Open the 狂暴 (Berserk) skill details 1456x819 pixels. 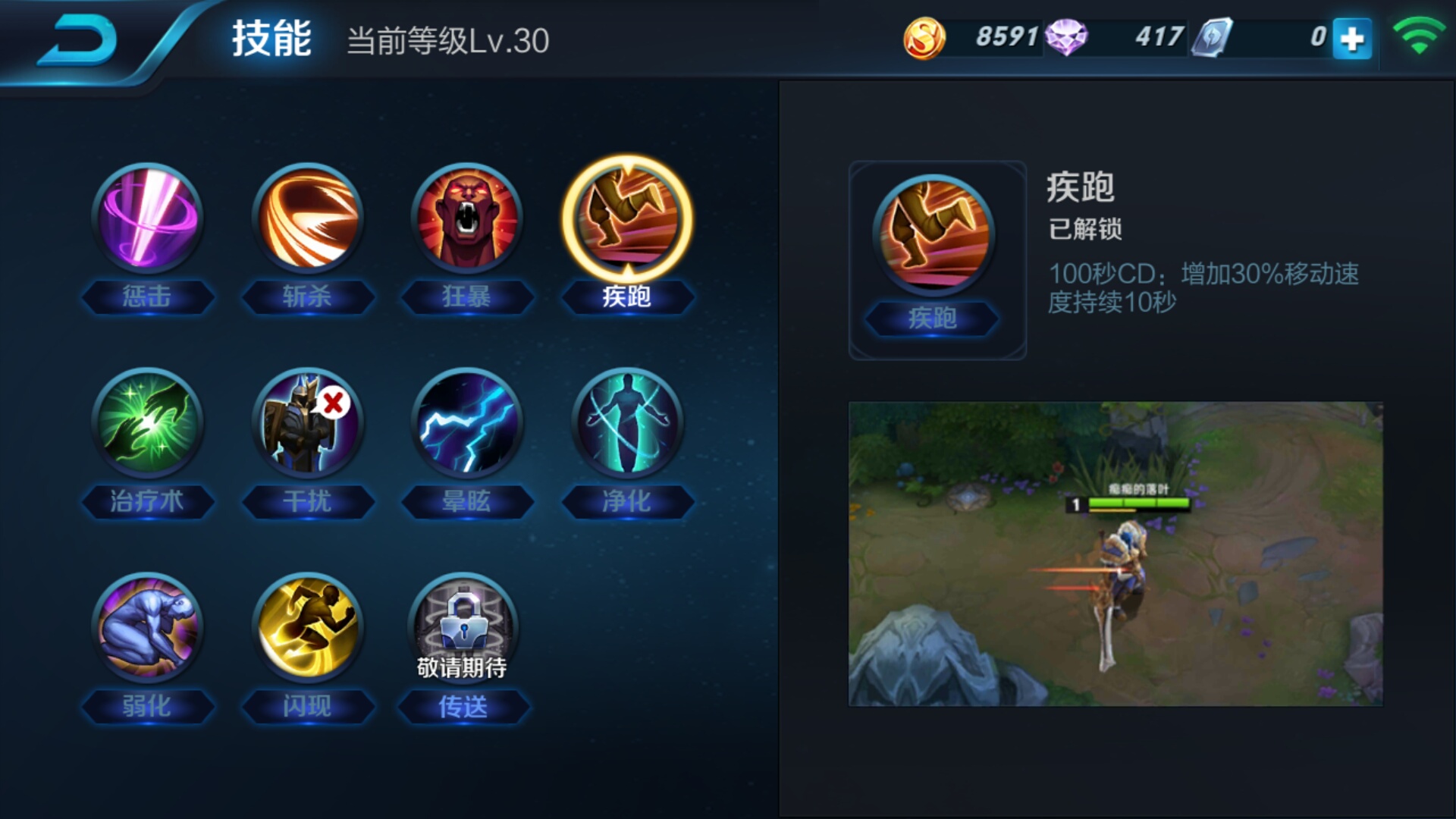[x=468, y=218]
